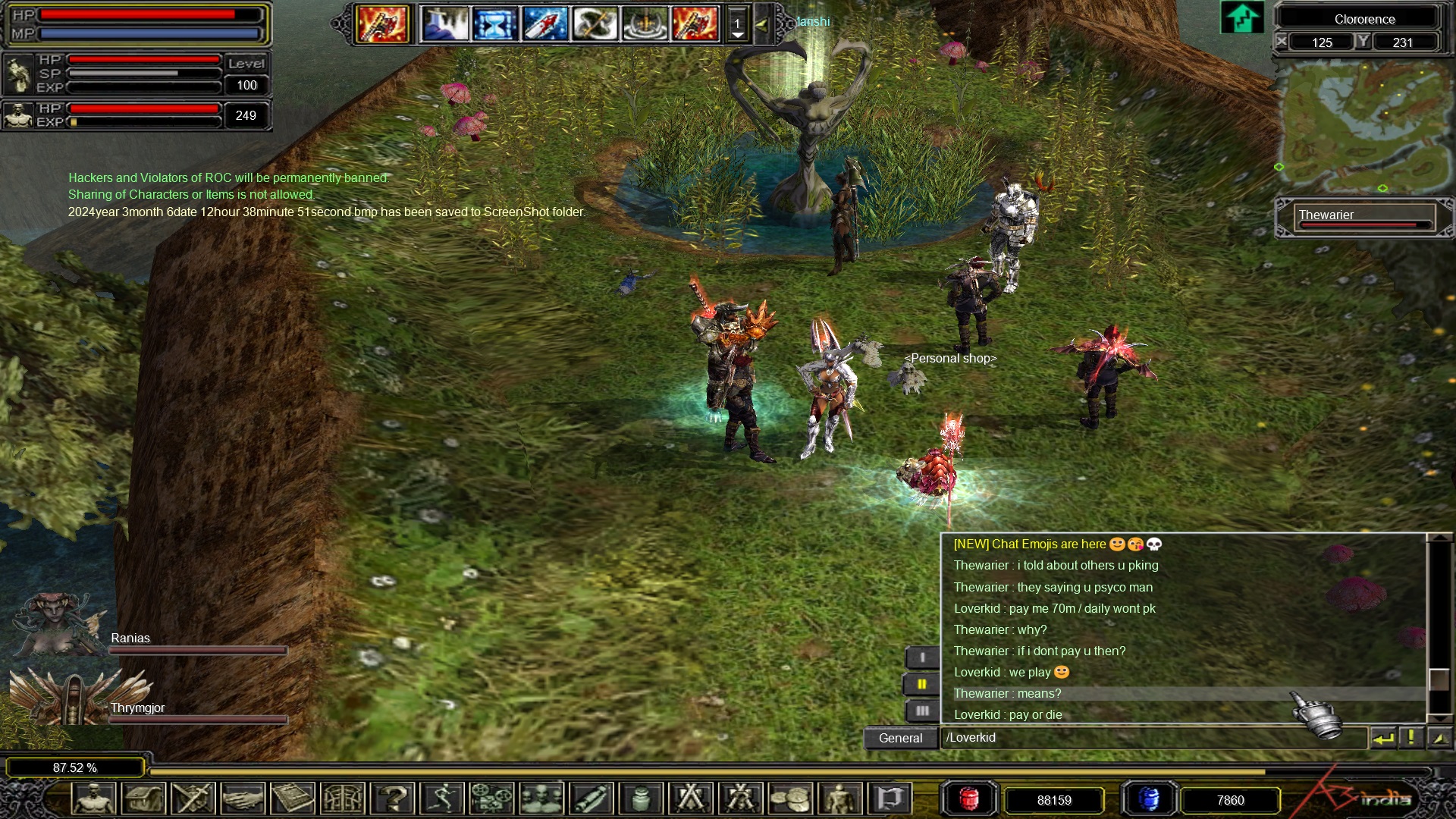Toggle the yellow exclamation chat button
The image size is (1456, 819).
click(x=1410, y=738)
